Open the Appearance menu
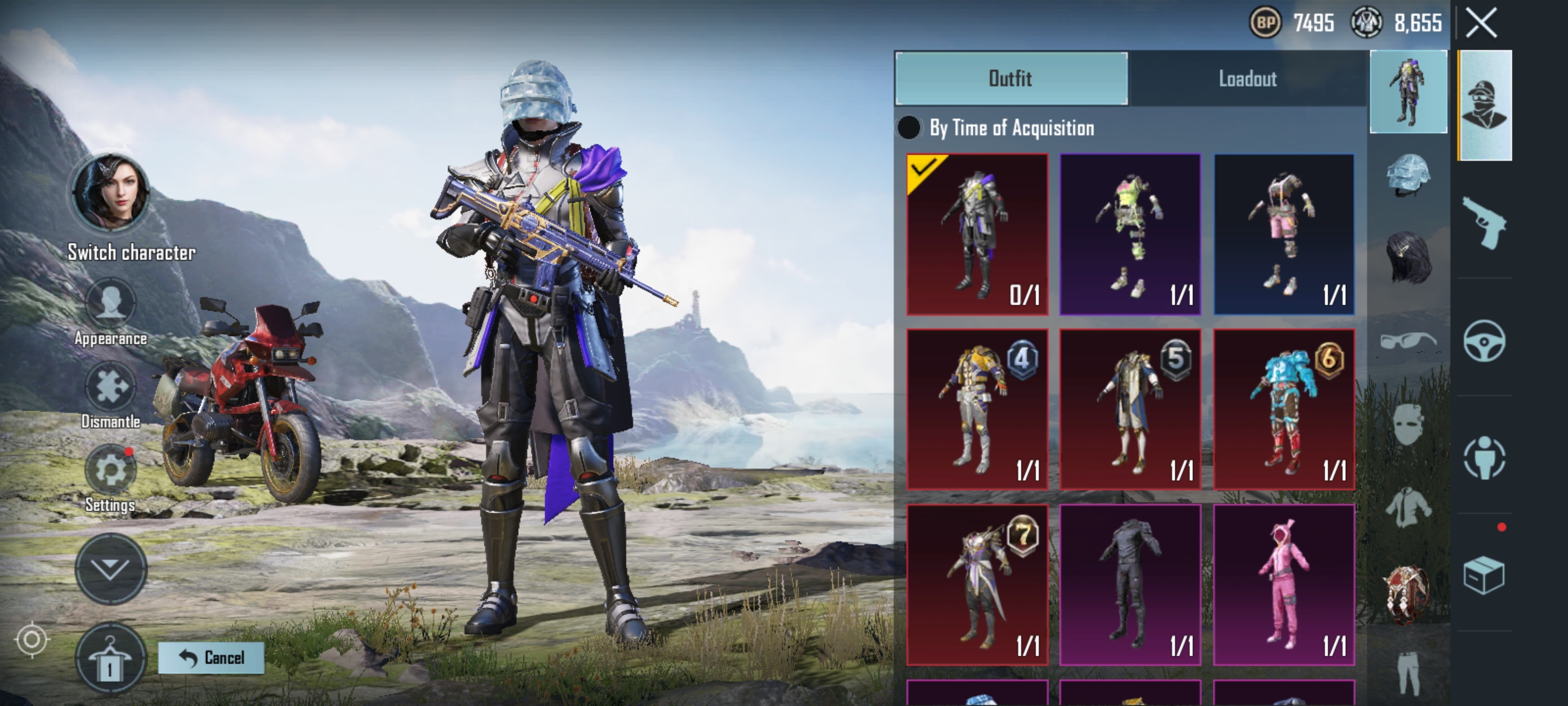Viewport: 1568px width, 706px height. tap(110, 304)
